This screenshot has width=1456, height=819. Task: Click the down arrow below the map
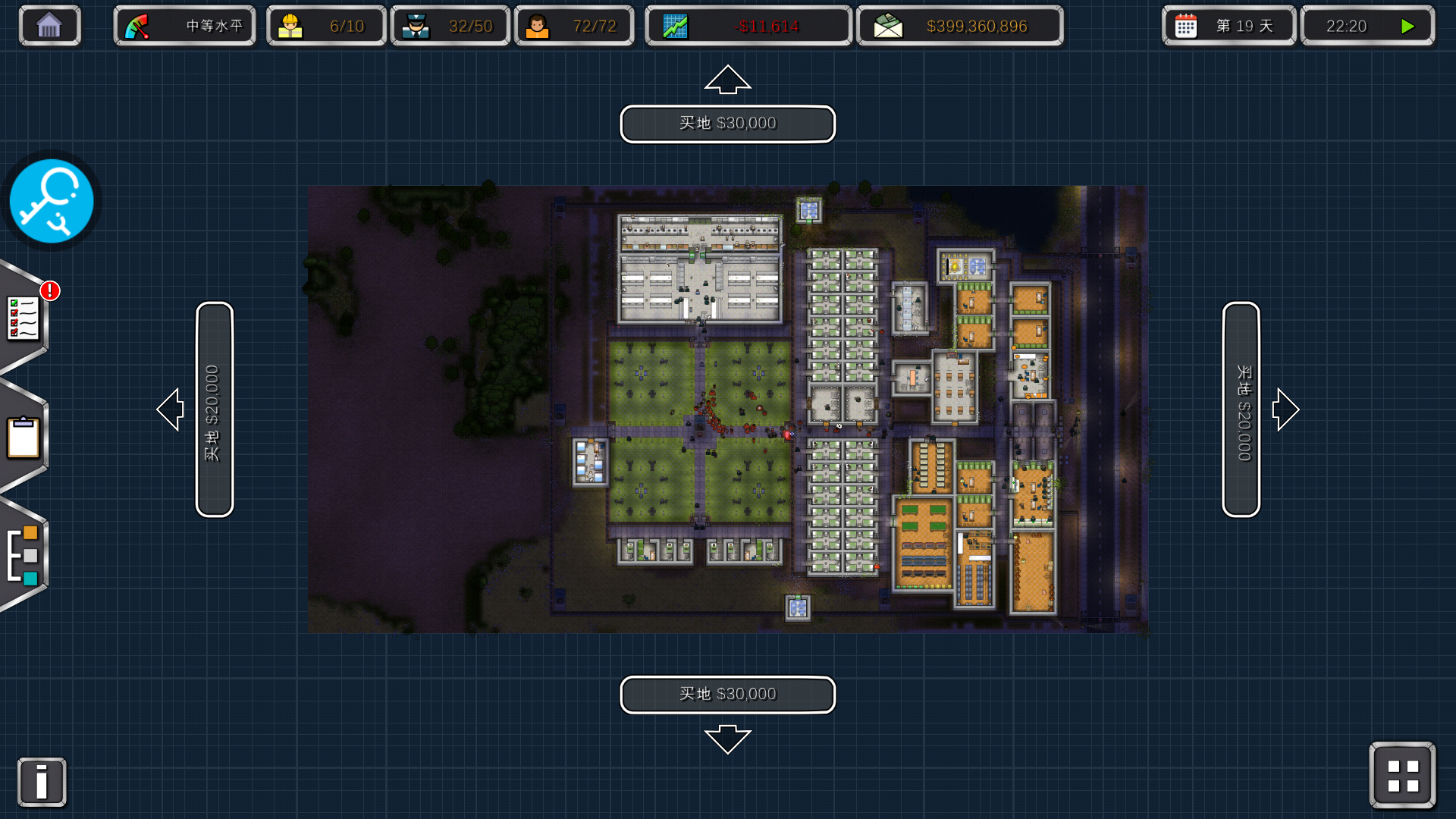pyautogui.click(x=727, y=739)
